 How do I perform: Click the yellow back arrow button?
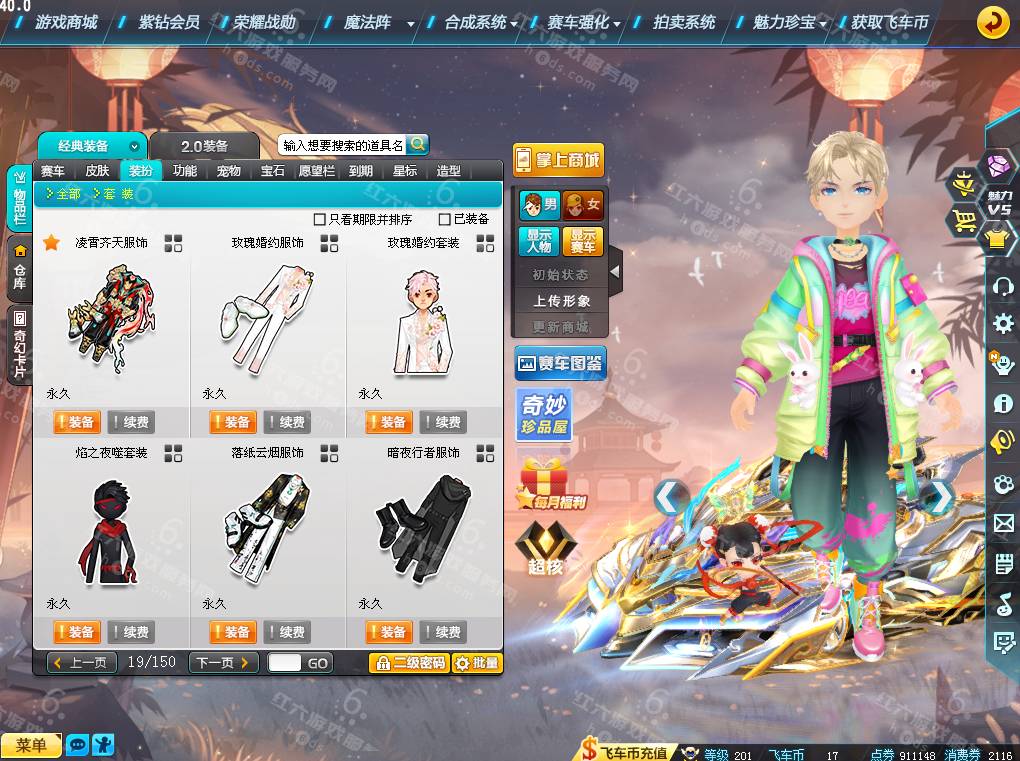[992, 21]
